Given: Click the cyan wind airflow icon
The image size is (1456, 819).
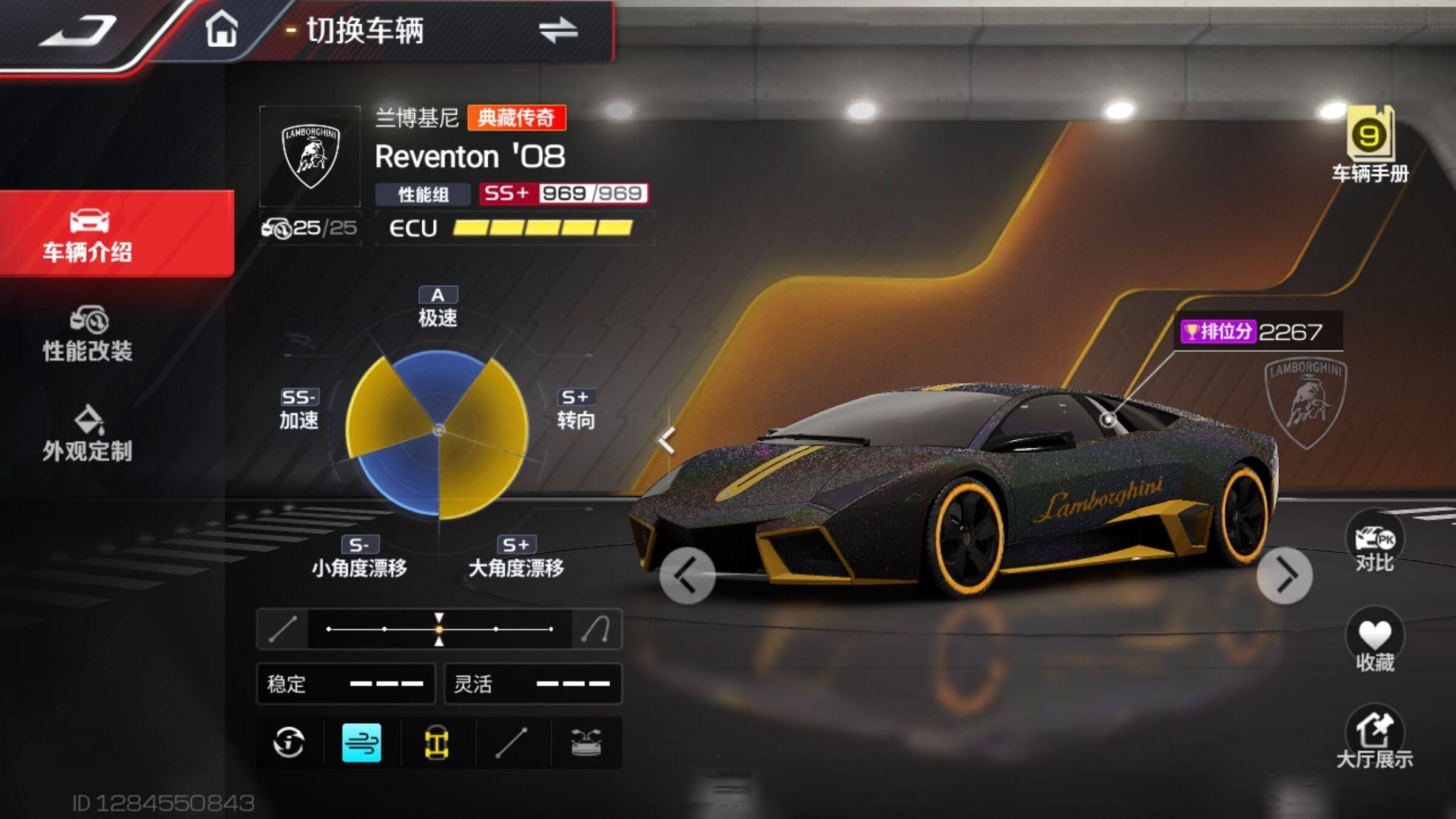Looking at the screenshot, I should tap(362, 743).
